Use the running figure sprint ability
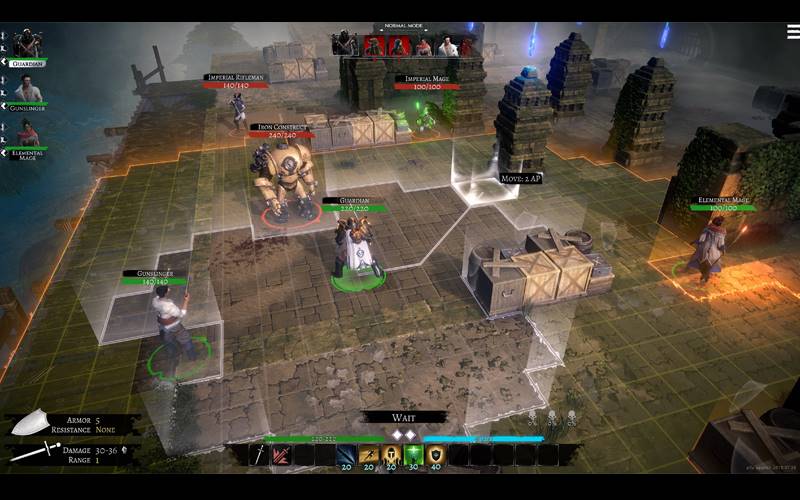800x500 pixels. 369,455
